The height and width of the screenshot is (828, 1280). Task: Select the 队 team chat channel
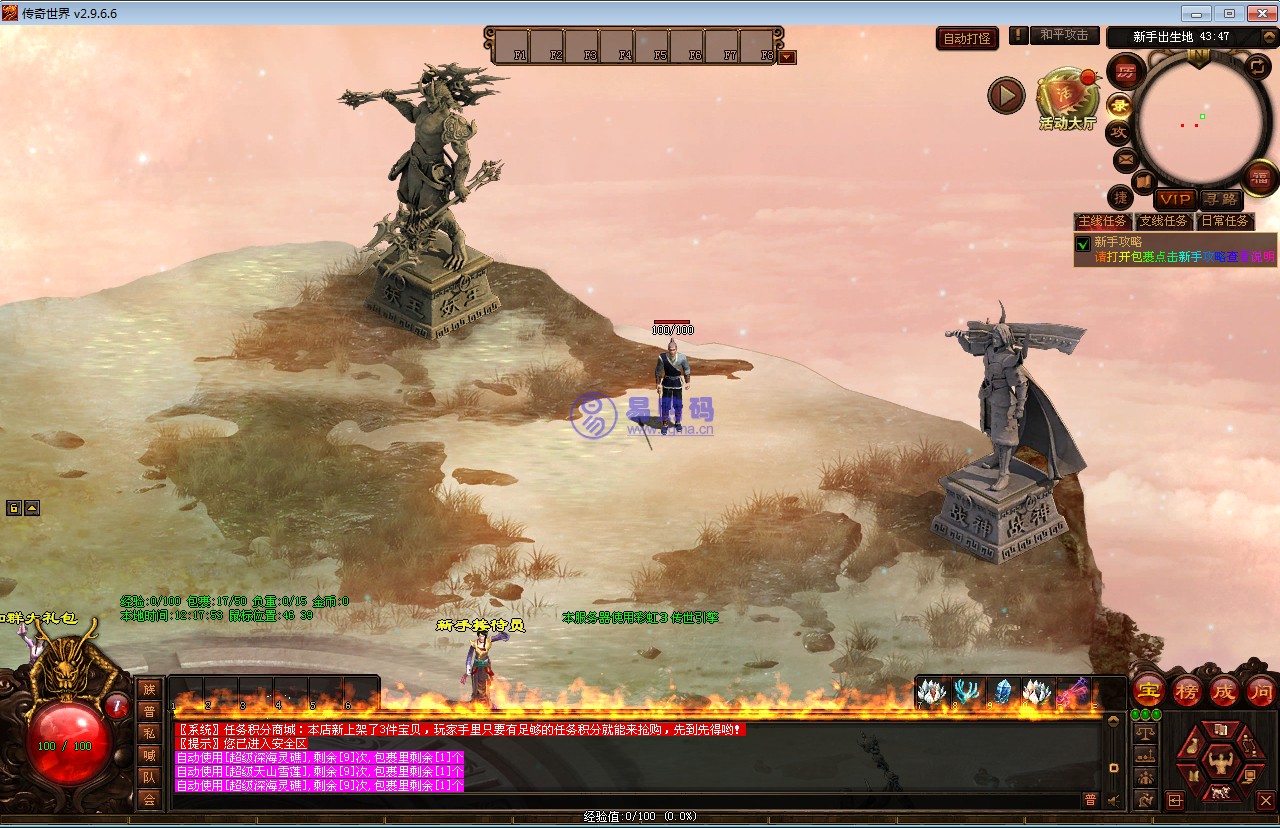coord(149,777)
